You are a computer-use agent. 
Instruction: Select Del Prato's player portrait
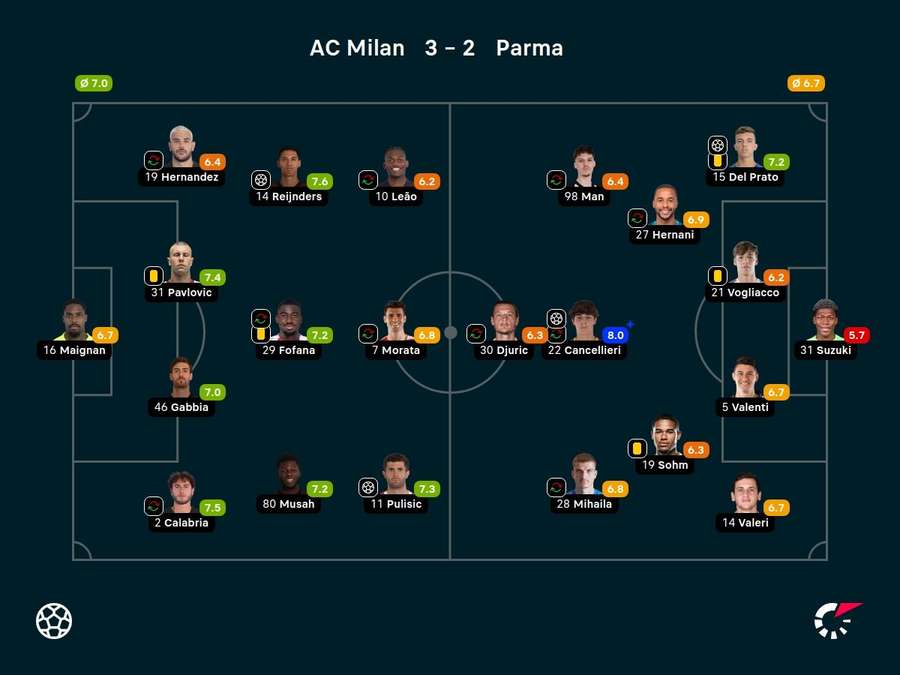click(745, 147)
